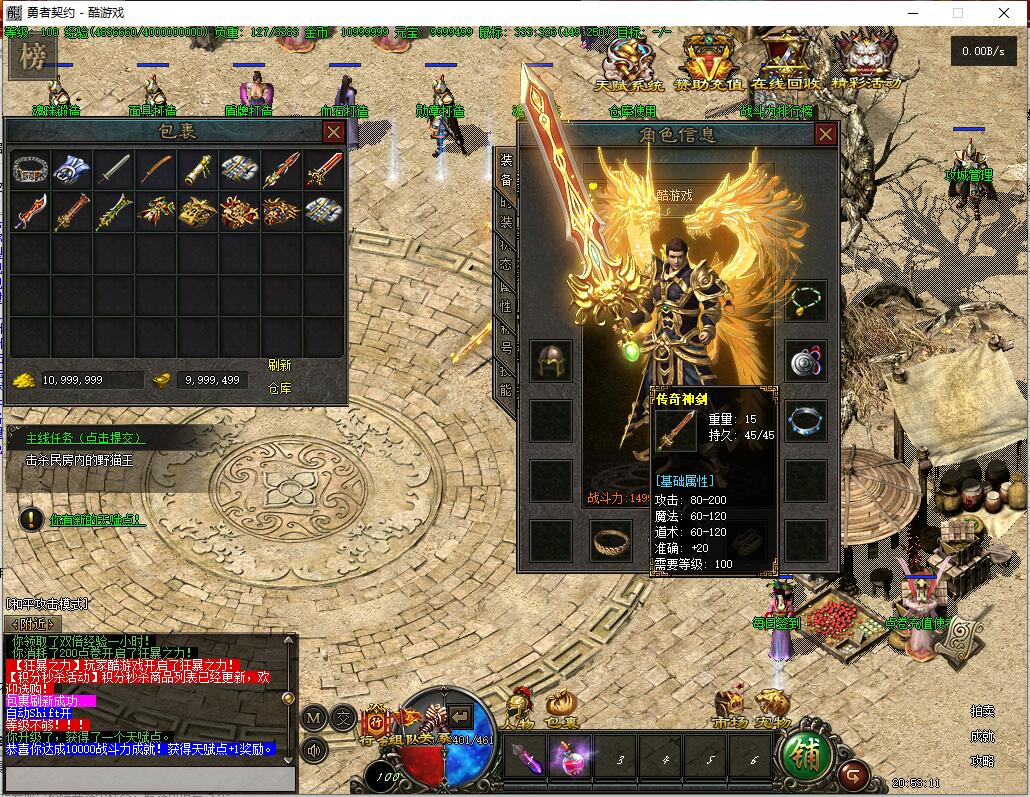
Task: Select the golden telescope item in bag
Action: 198,170
